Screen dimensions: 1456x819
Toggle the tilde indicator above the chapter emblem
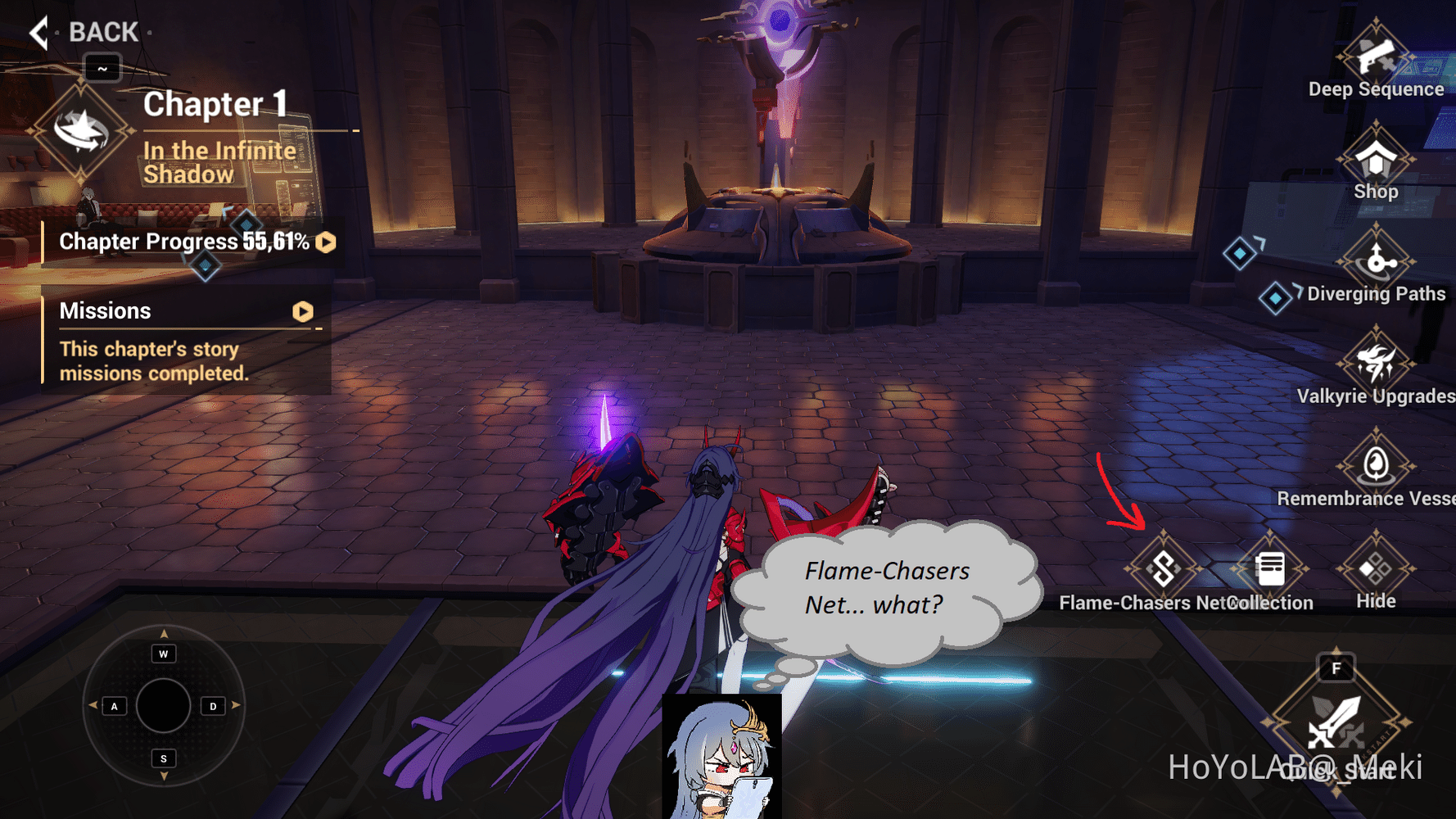coord(101,69)
